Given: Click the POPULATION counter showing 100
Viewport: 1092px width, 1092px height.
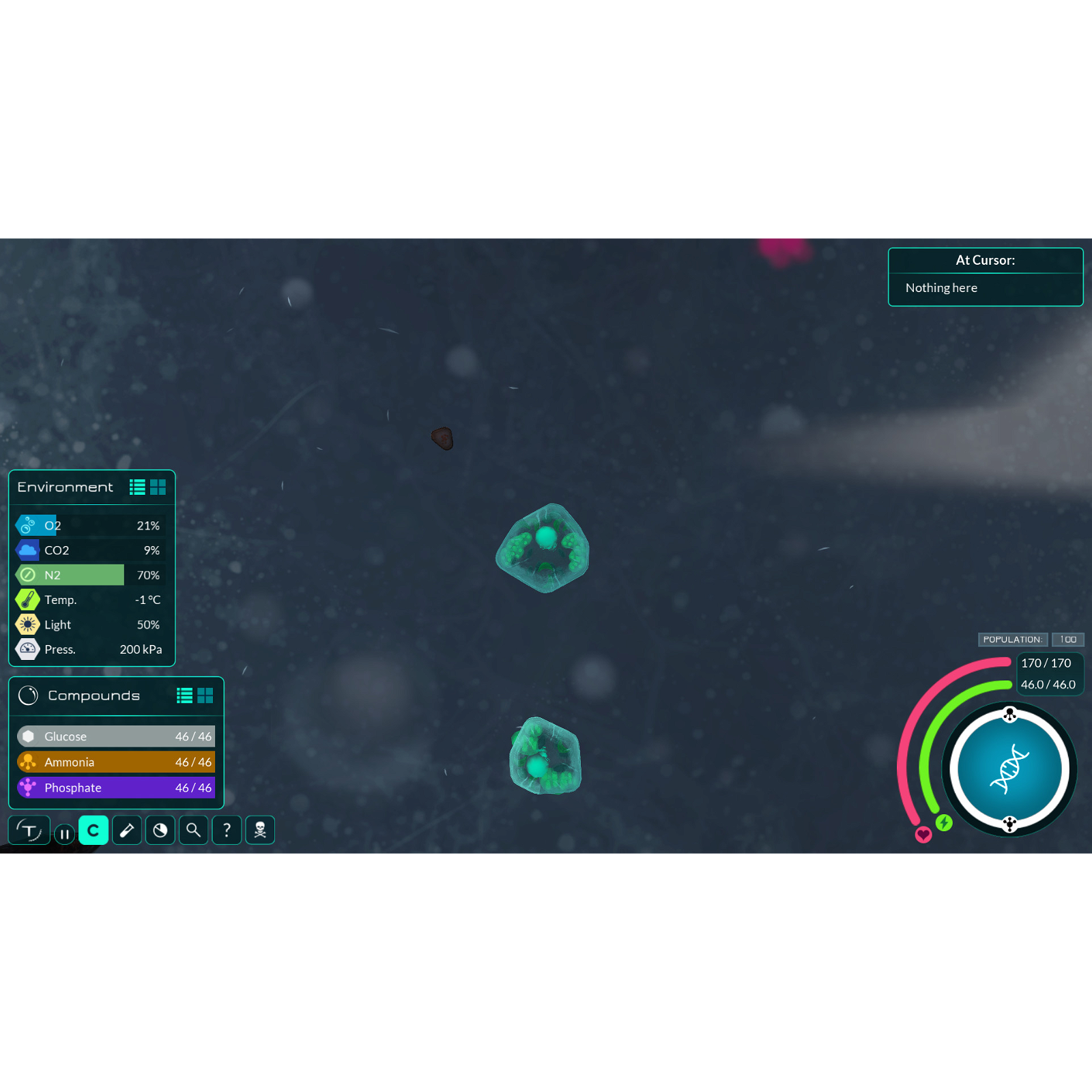Looking at the screenshot, I should tap(1068, 640).
